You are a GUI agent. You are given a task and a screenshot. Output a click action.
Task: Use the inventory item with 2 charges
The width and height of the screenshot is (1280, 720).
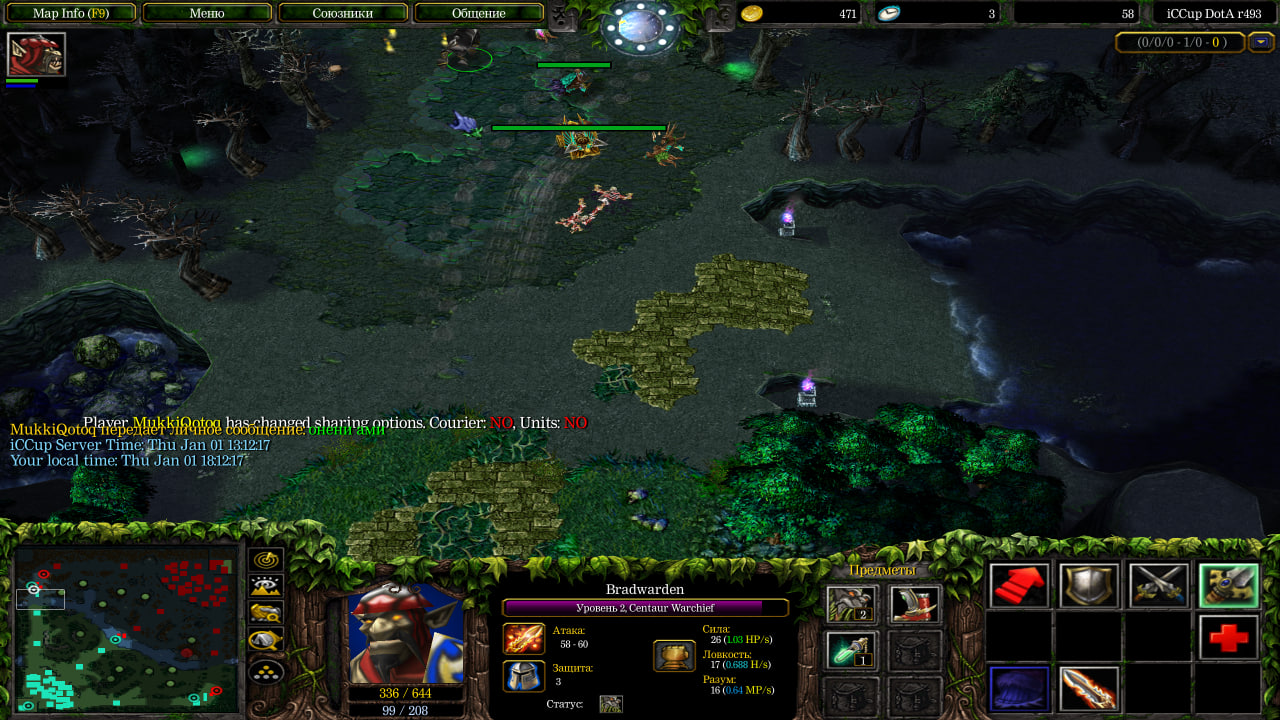point(852,604)
